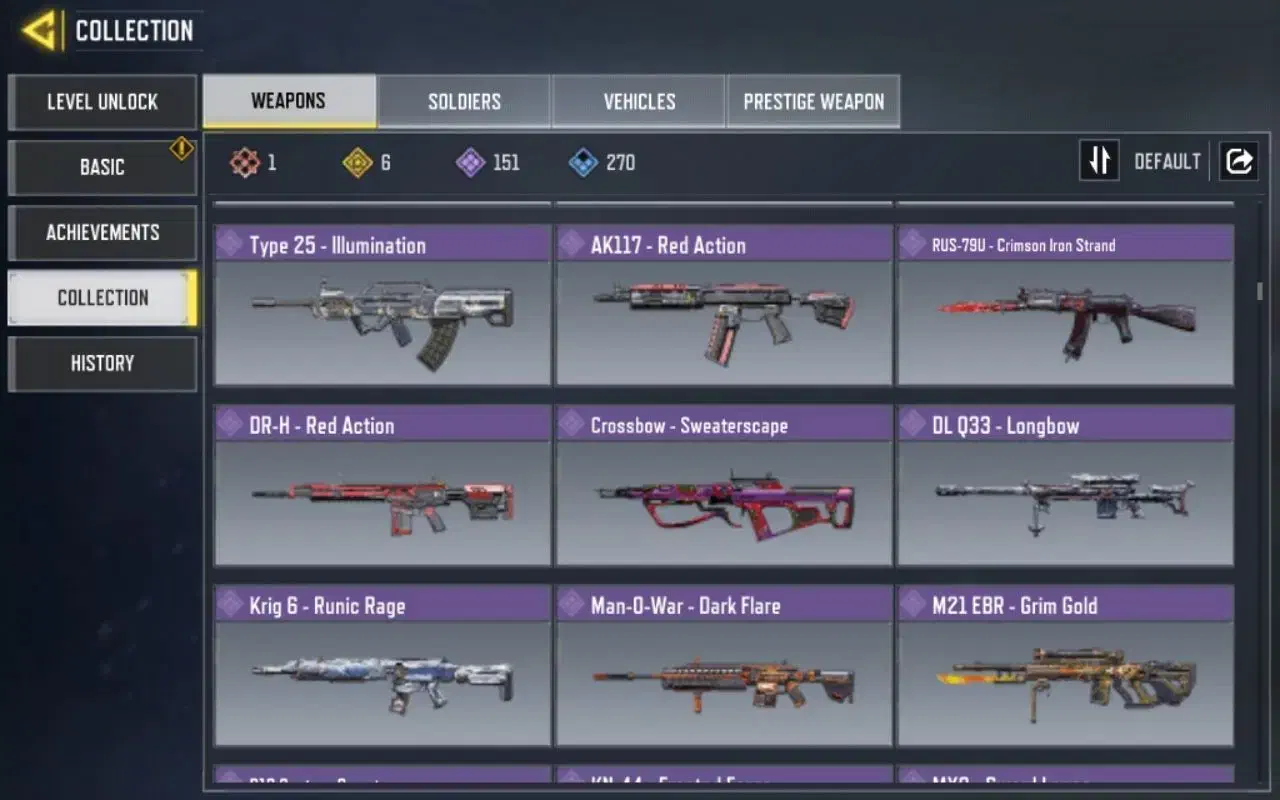Select the Type 25 - Illumination weapon

point(382,306)
